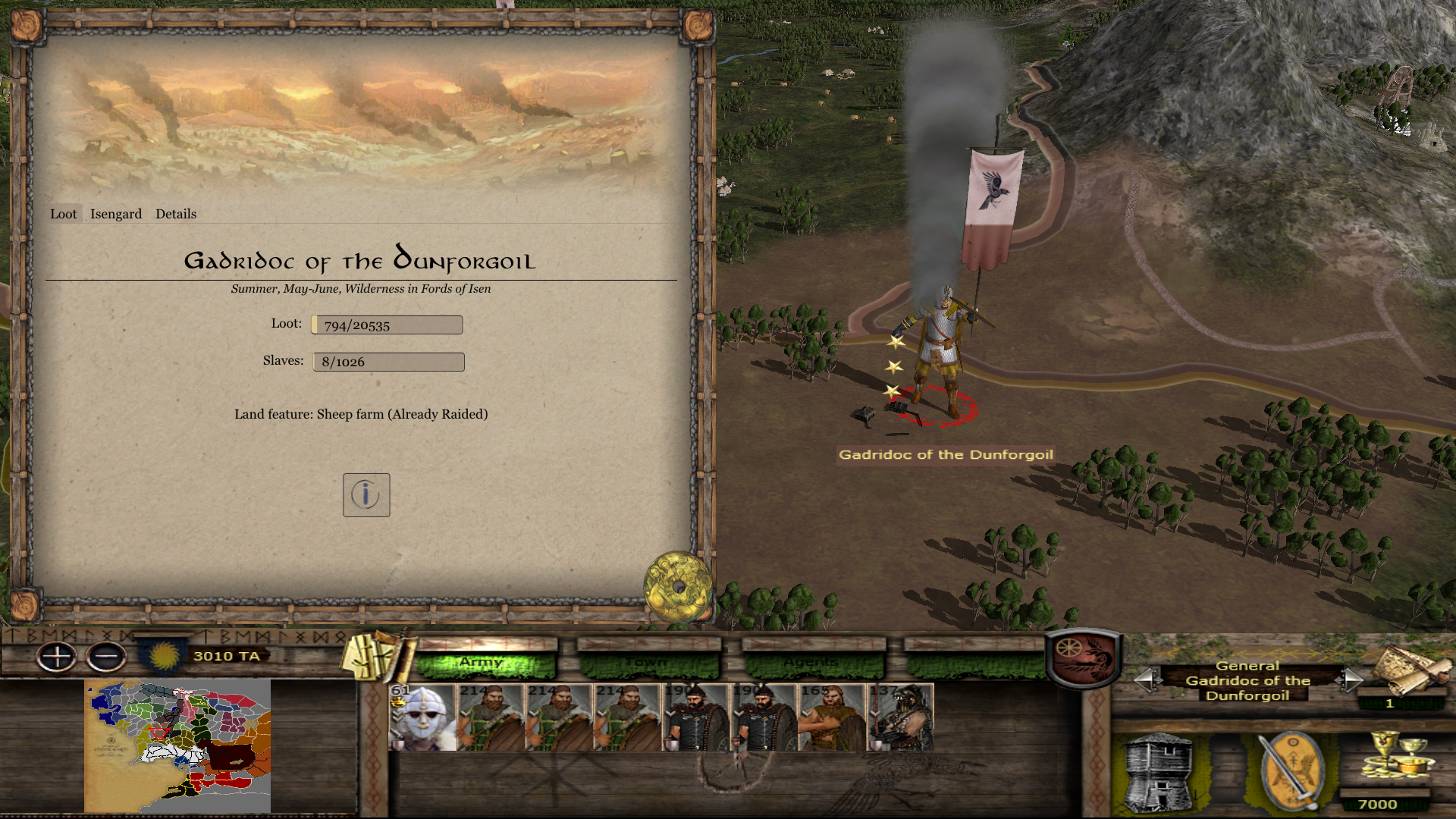The width and height of the screenshot is (1456, 819).
Task: Select the Army tab
Action: click(485, 663)
